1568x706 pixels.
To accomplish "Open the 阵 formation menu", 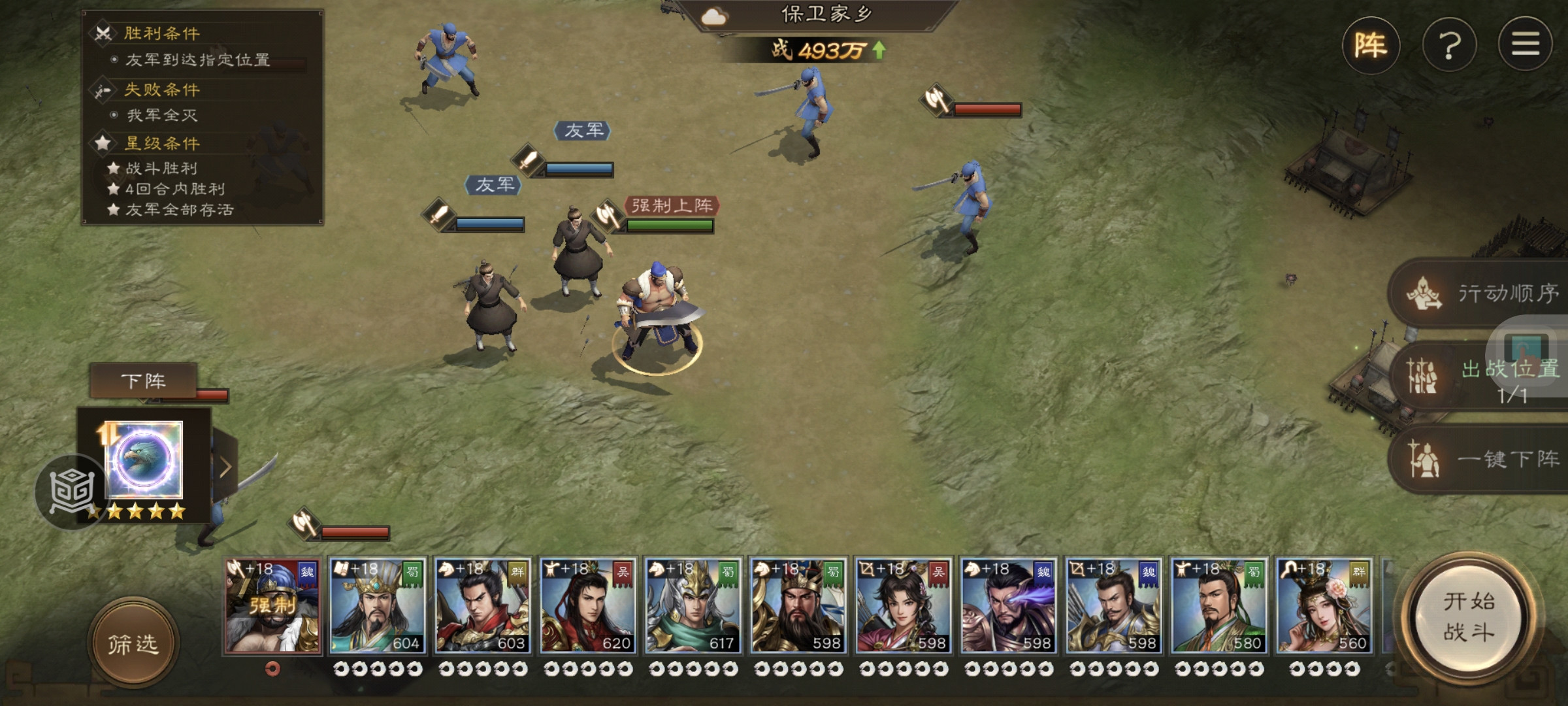I will pos(1371,46).
